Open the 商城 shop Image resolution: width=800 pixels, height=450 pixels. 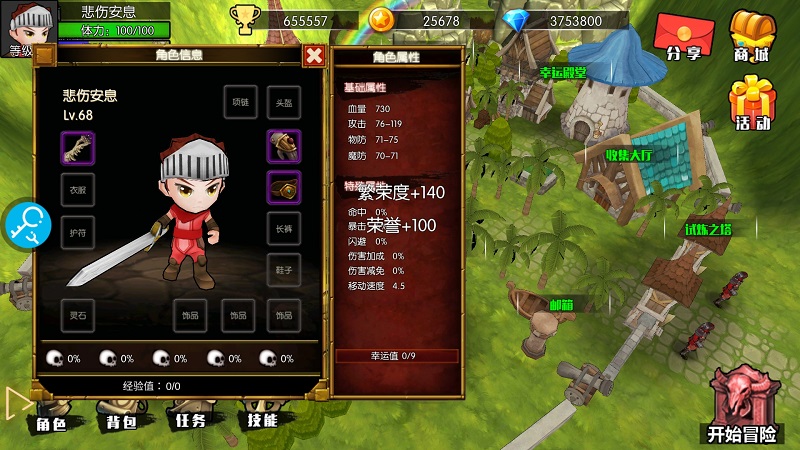(752, 36)
